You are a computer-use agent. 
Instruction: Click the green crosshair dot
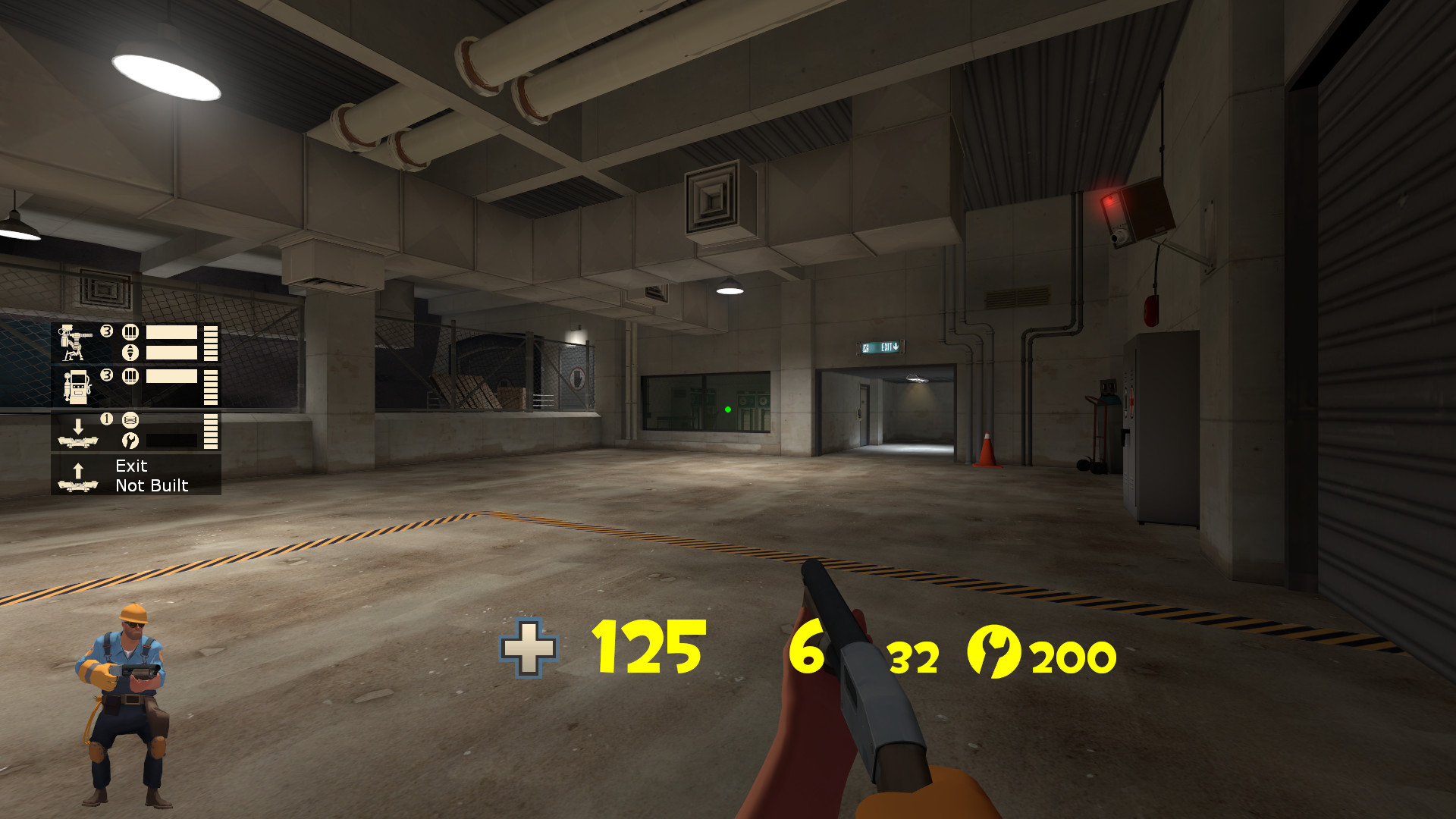click(727, 409)
